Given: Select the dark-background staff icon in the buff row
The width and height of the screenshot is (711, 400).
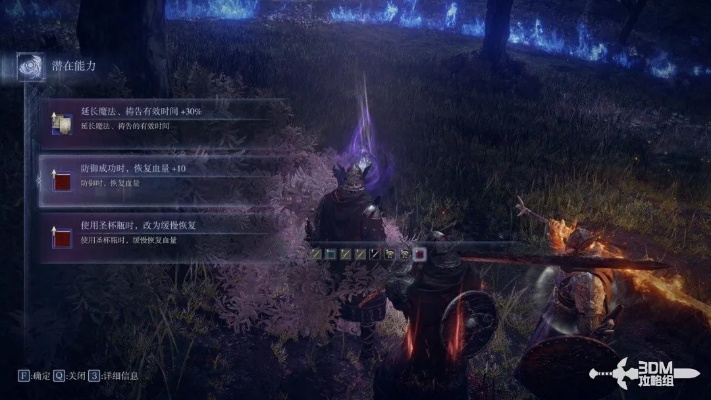Looking at the screenshot, I should [x=374, y=254].
